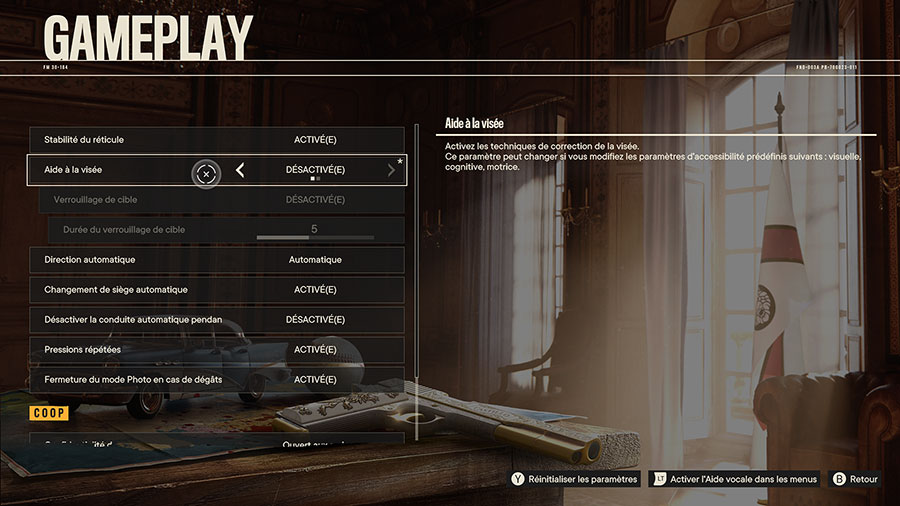The width and height of the screenshot is (900, 506).
Task: Click the right arrow on Aide à la visée
Action: pos(391,171)
